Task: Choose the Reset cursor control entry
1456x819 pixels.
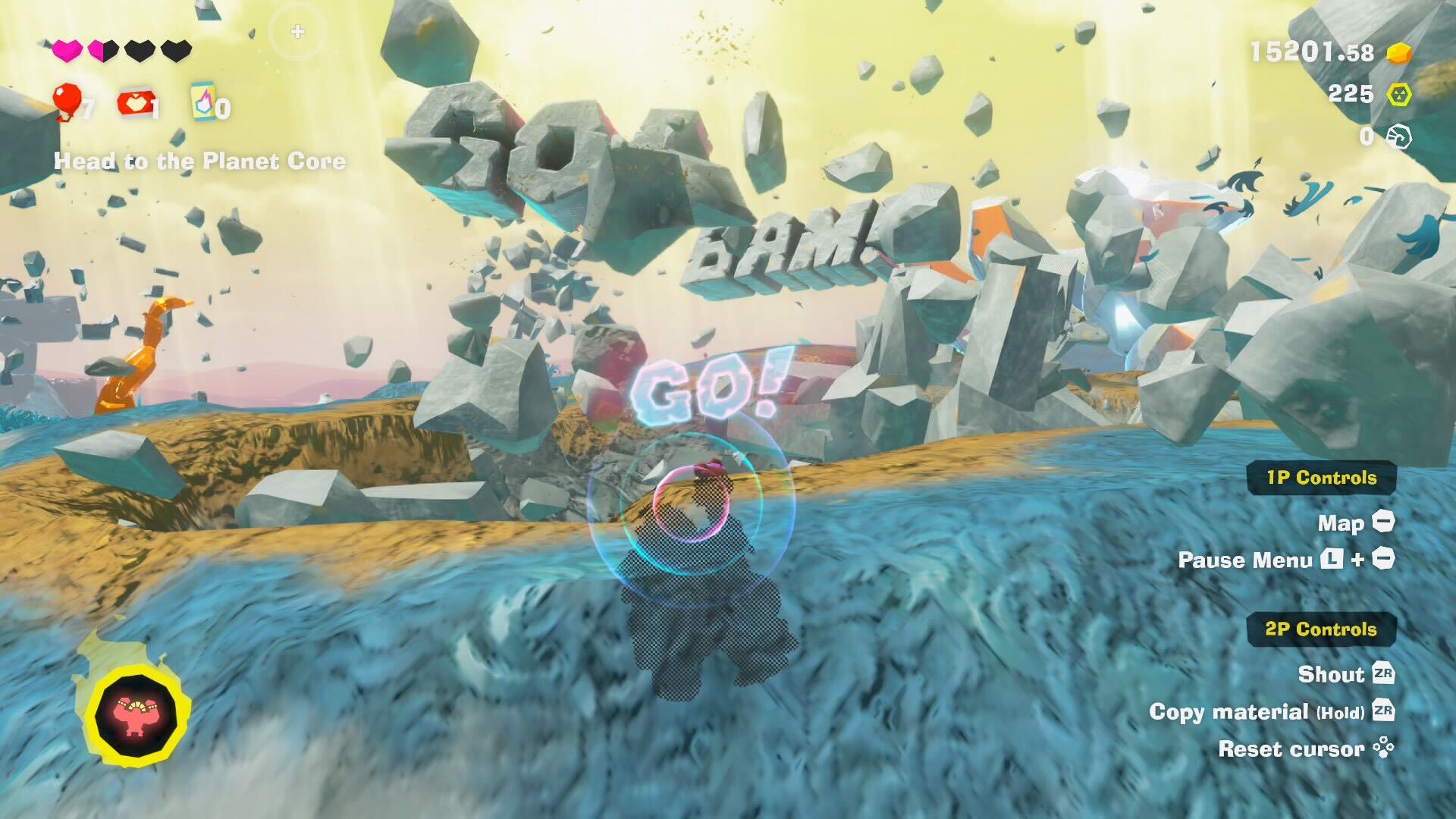Action: (1306, 749)
